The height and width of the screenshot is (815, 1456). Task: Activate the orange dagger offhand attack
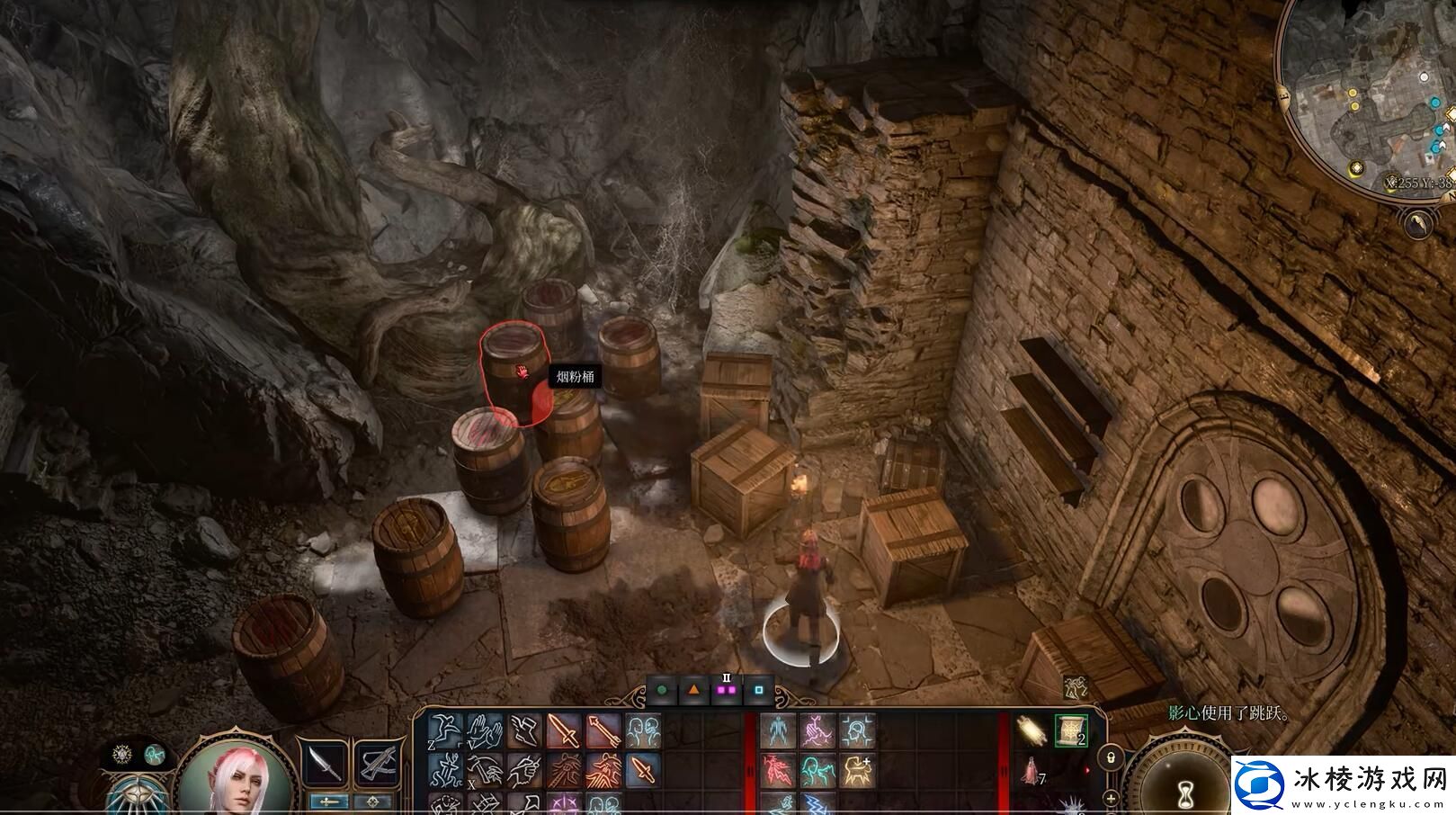[642, 771]
